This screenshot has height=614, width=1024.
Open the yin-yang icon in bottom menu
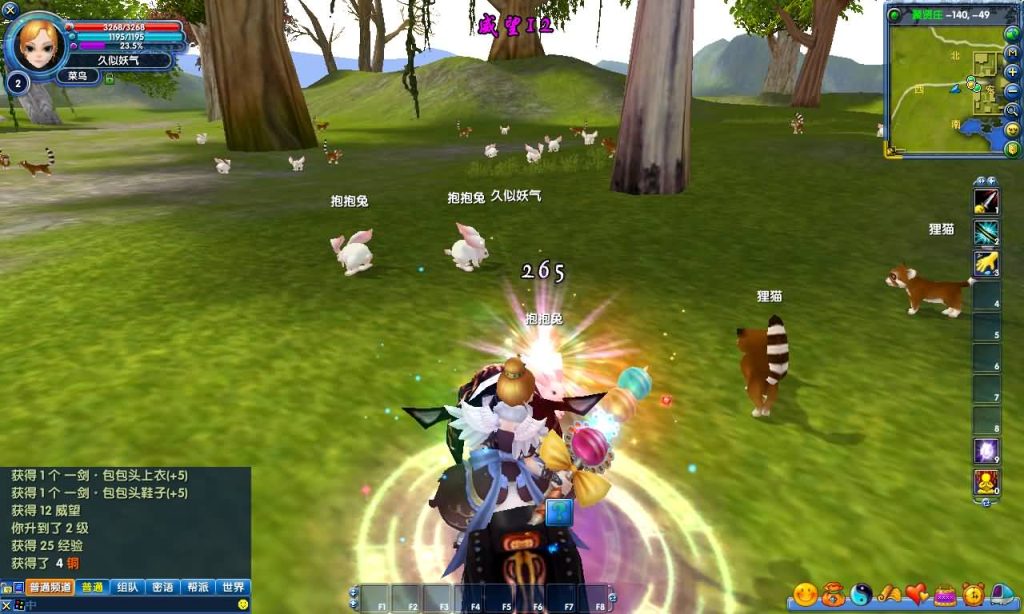pos(862,594)
